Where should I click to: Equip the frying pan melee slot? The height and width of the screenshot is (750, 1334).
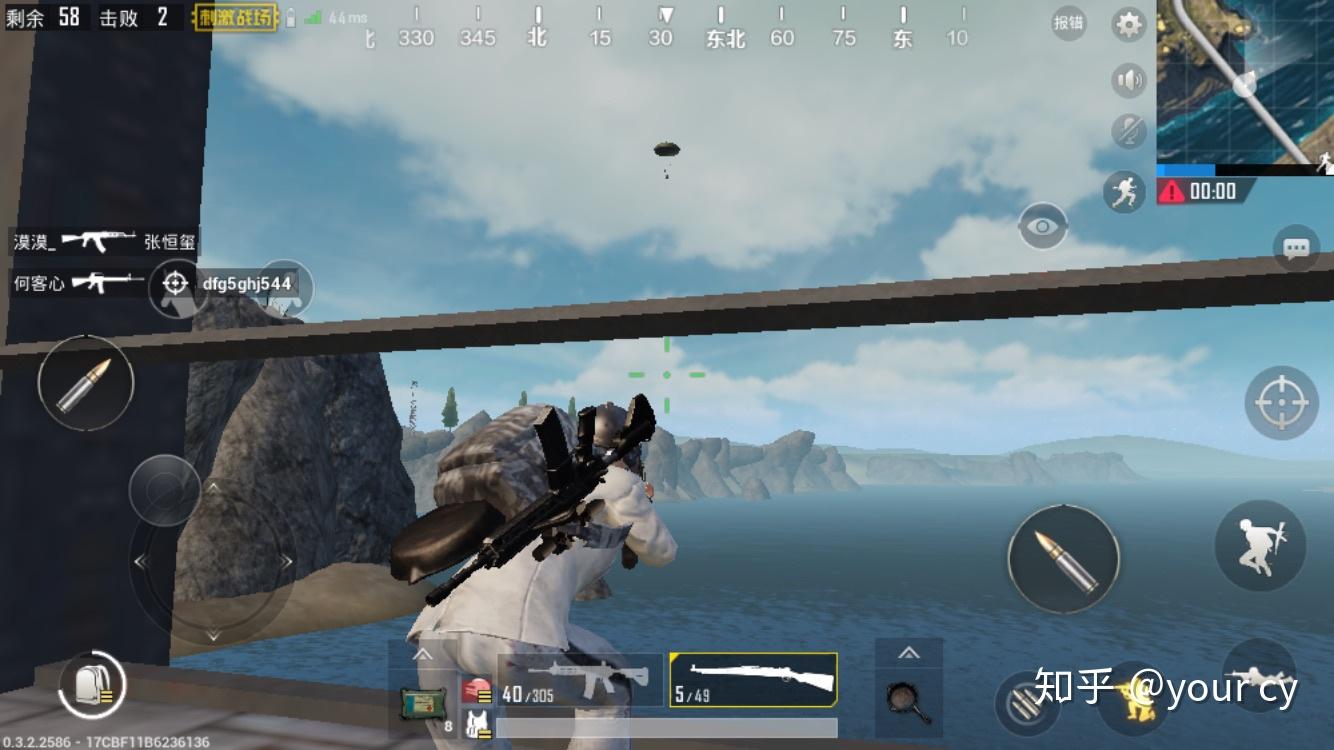(x=908, y=700)
